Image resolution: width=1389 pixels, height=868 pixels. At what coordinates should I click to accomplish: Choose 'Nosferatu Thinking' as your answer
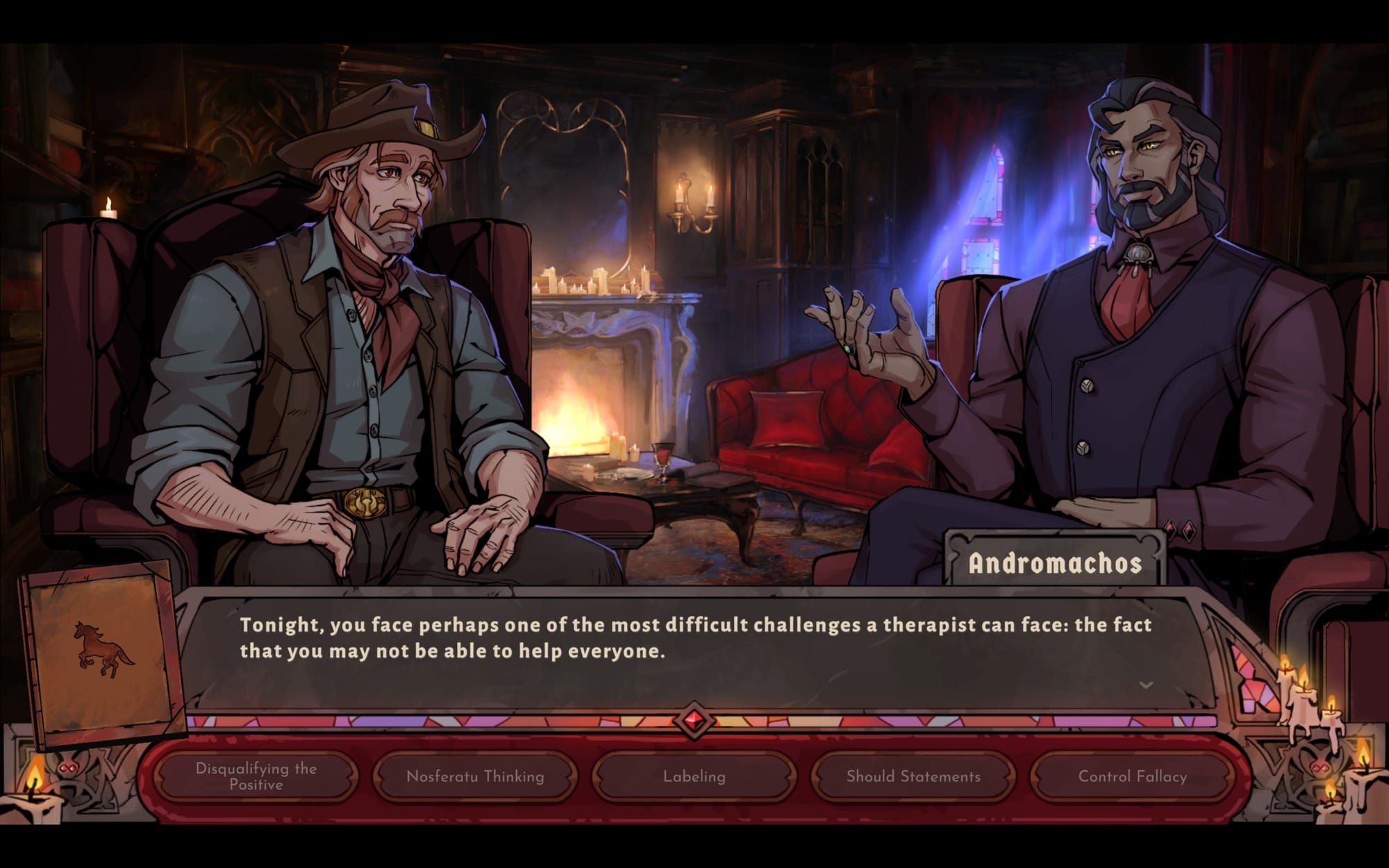click(475, 778)
